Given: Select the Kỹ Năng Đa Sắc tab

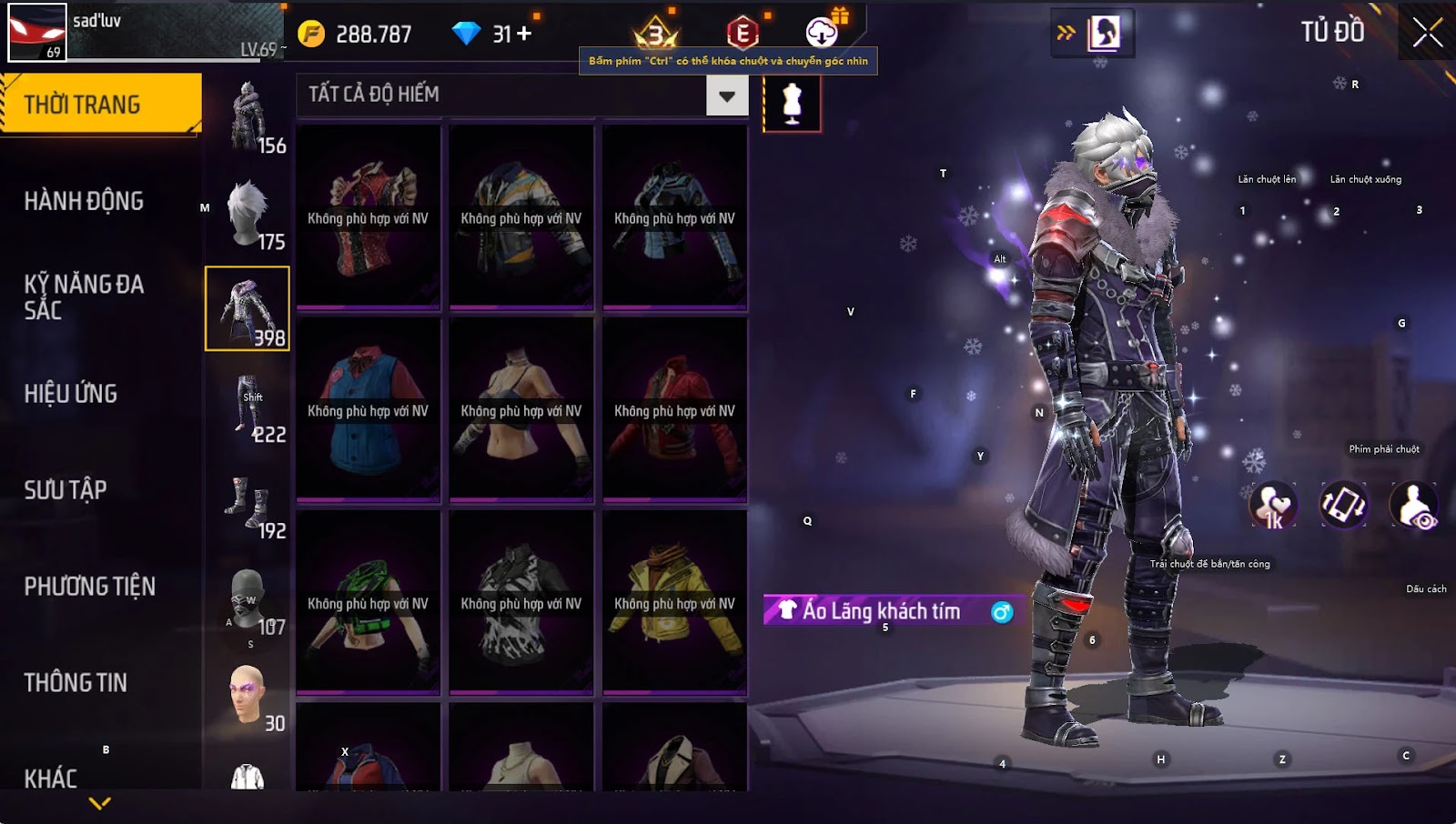Looking at the screenshot, I should pos(84,296).
